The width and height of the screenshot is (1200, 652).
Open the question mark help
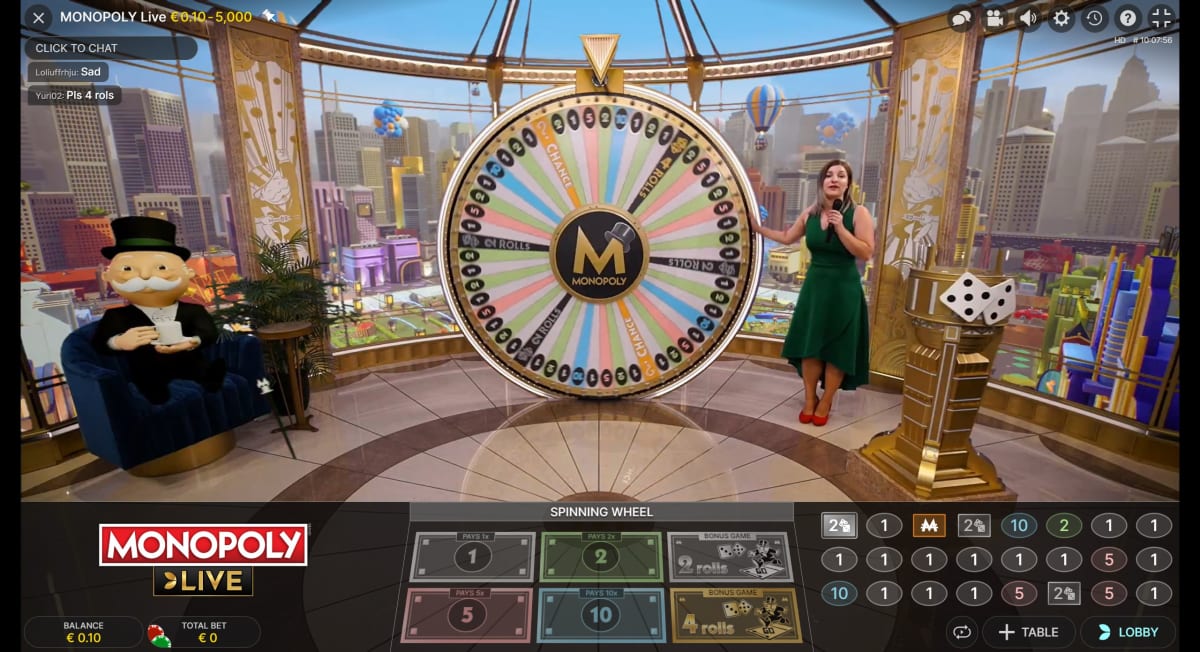pos(1127,18)
